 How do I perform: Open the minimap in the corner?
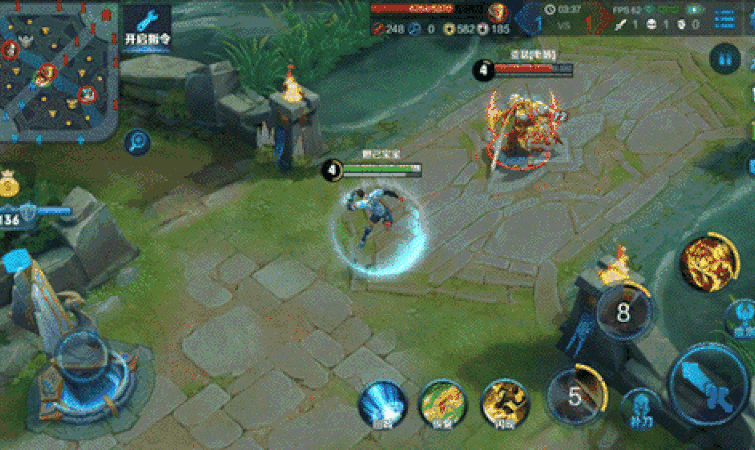(58, 66)
